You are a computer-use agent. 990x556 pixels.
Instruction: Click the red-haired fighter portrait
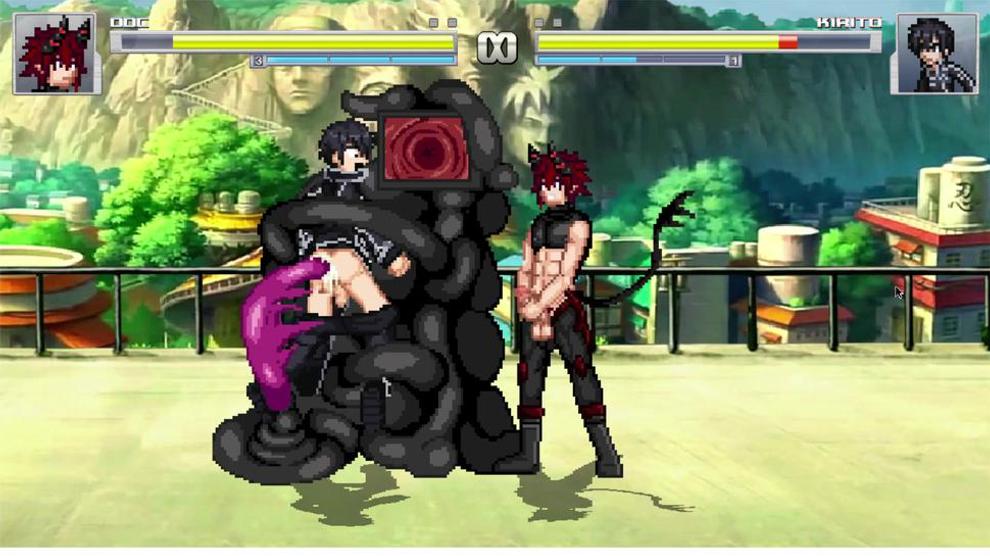57,54
